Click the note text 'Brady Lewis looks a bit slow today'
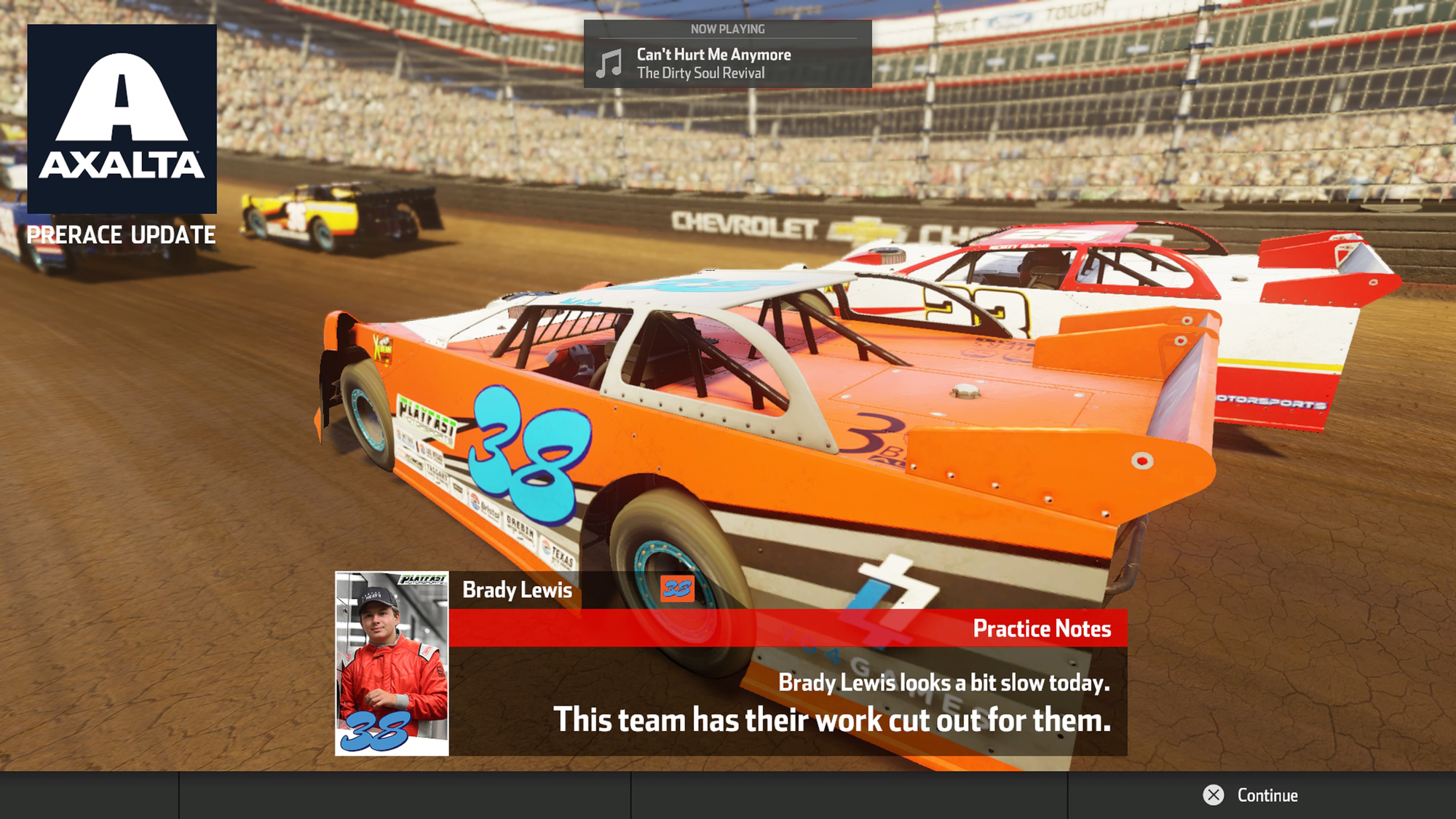This screenshot has height=819, width=1456. [944, 681]
